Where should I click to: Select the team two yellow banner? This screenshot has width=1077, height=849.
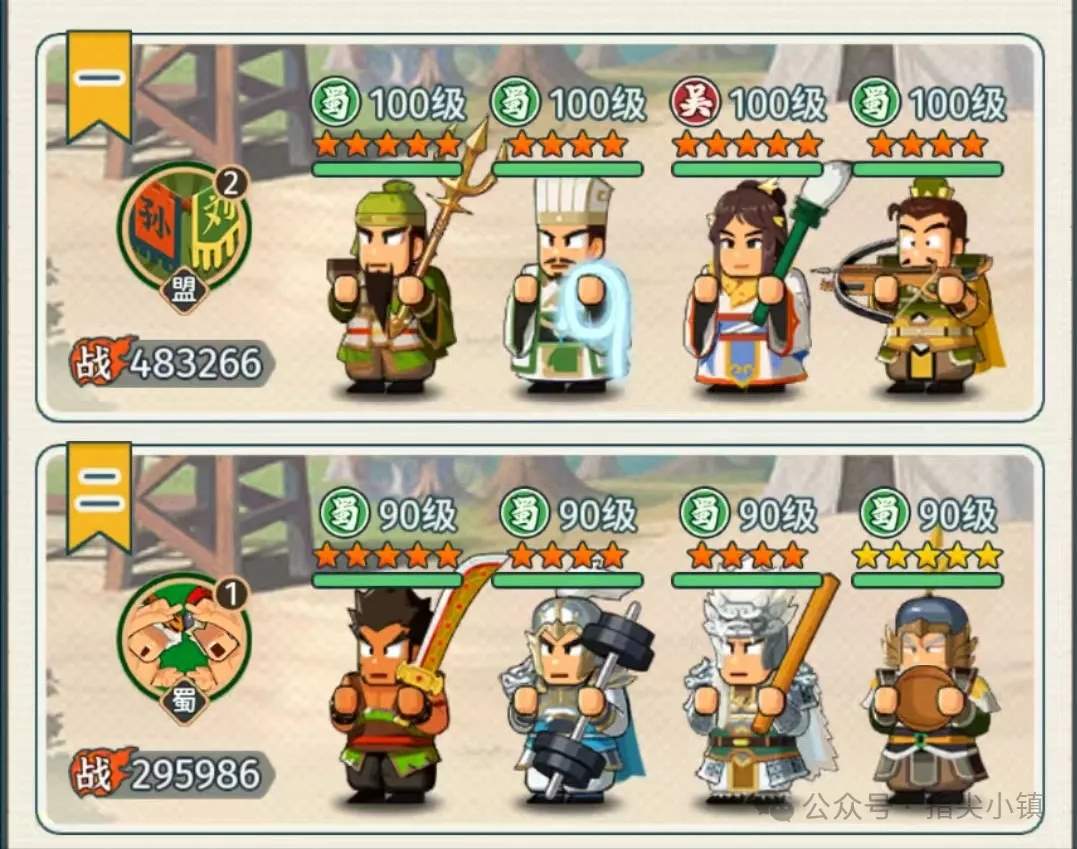point(99,492)
